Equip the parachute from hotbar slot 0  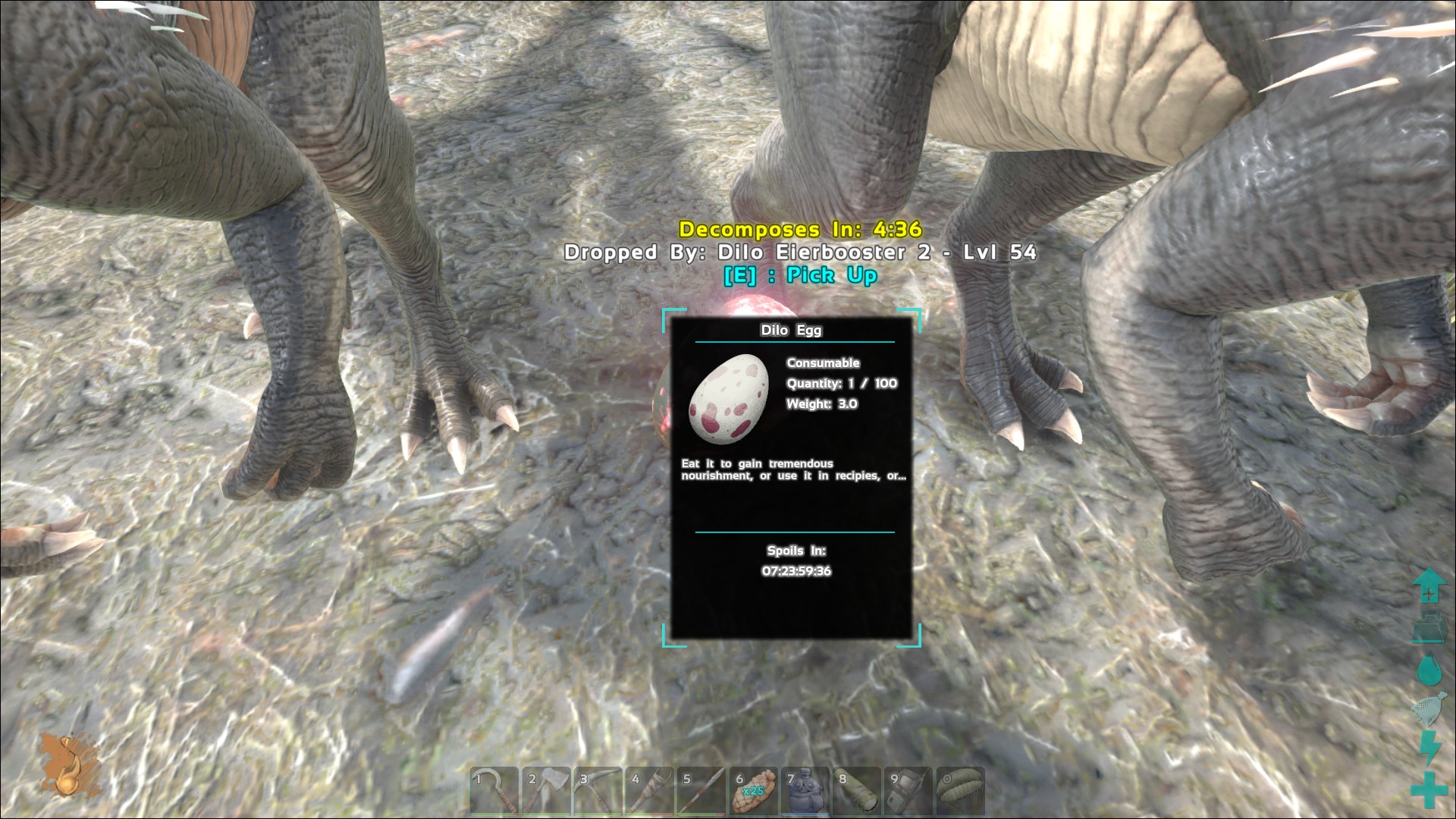[960, 791]
